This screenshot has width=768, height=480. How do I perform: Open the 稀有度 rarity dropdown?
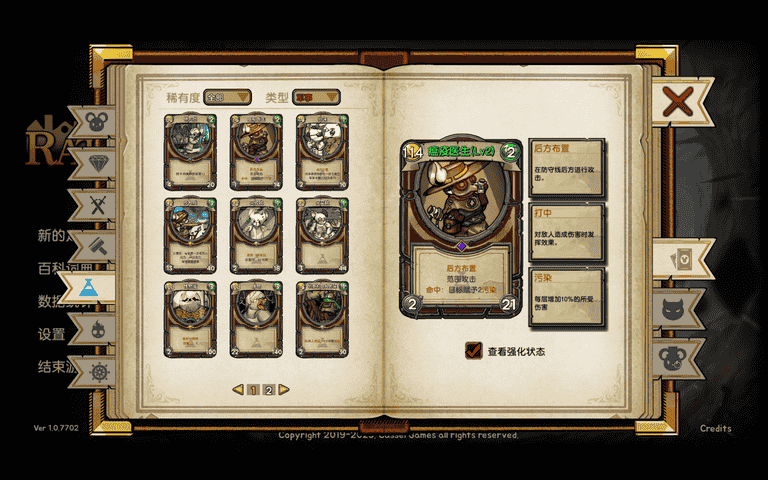(x=227, y=97)
